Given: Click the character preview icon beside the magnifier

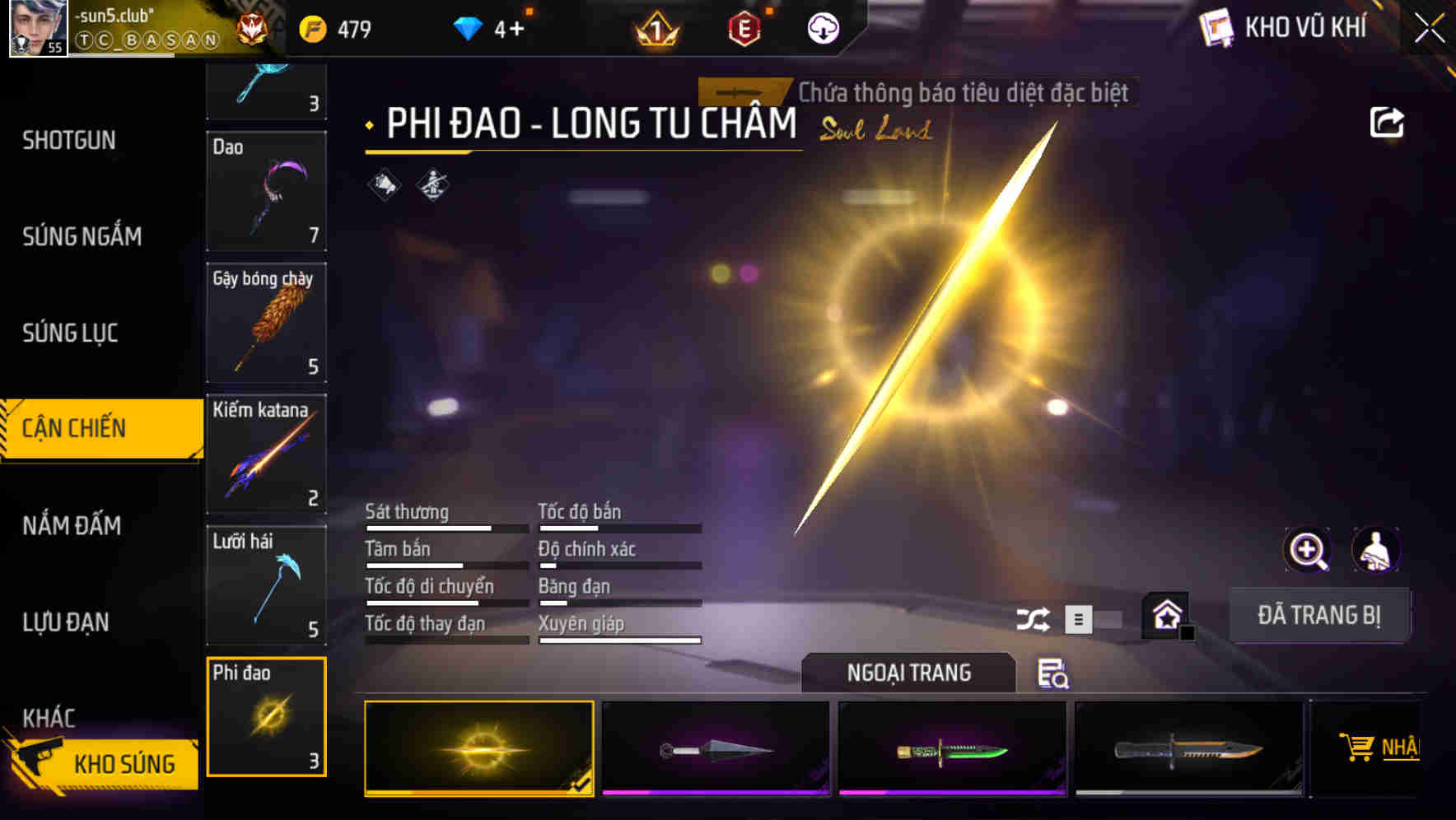Looking at the screenshot, I should coord(1374,550).
